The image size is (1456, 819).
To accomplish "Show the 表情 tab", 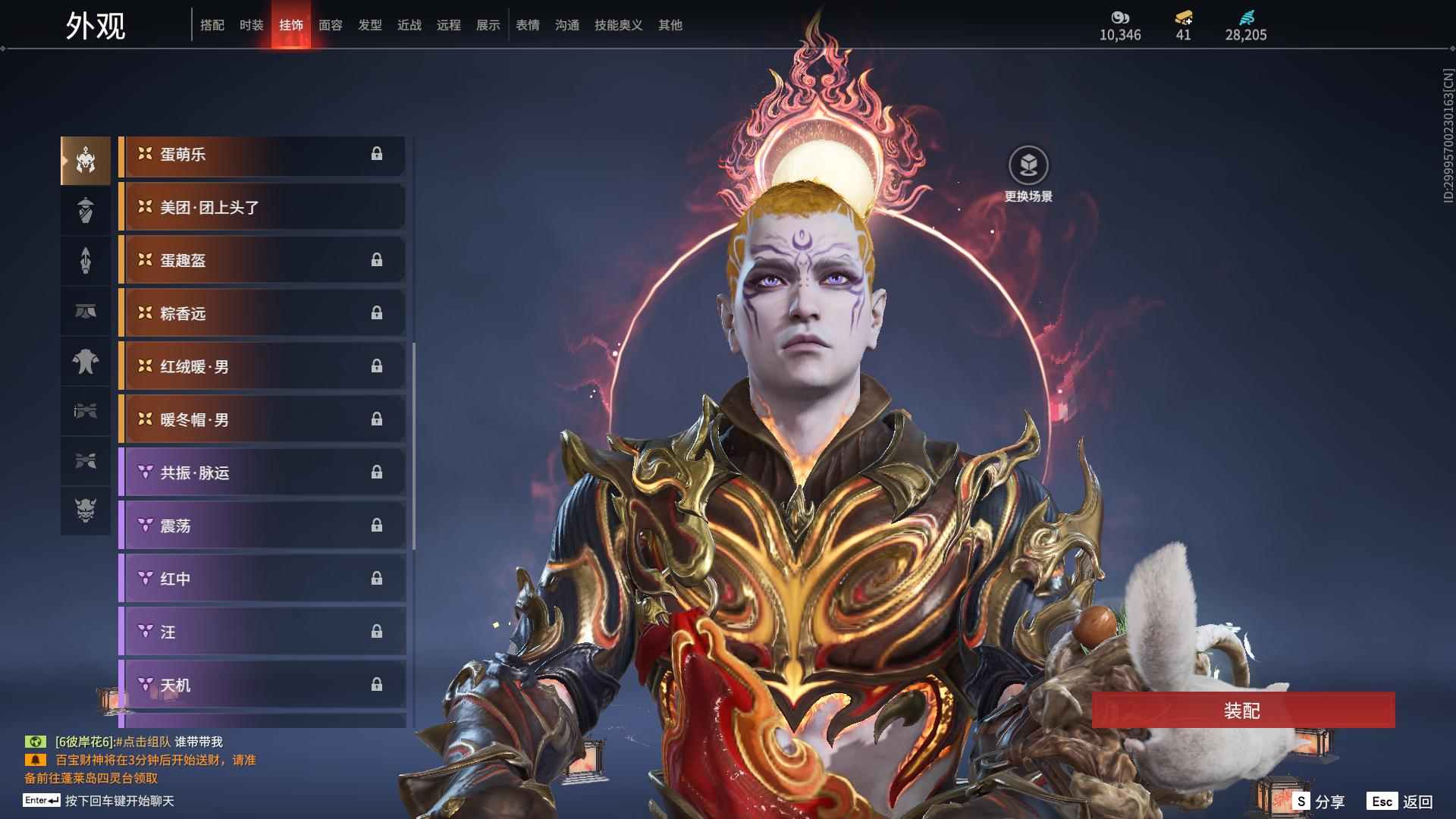I will (x=527, y=25).
